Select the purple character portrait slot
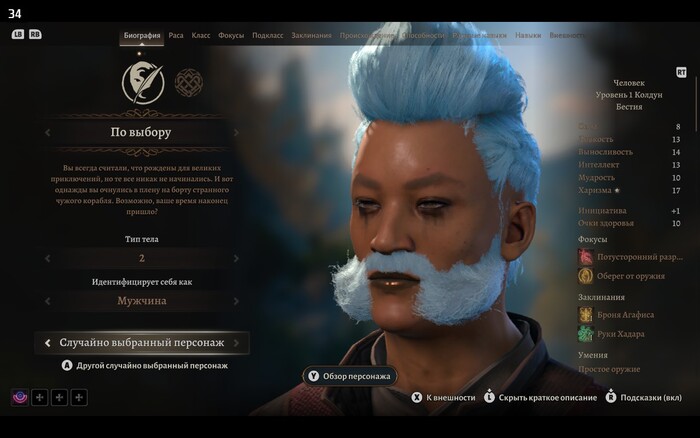700x438 pixels. point(21,398)
